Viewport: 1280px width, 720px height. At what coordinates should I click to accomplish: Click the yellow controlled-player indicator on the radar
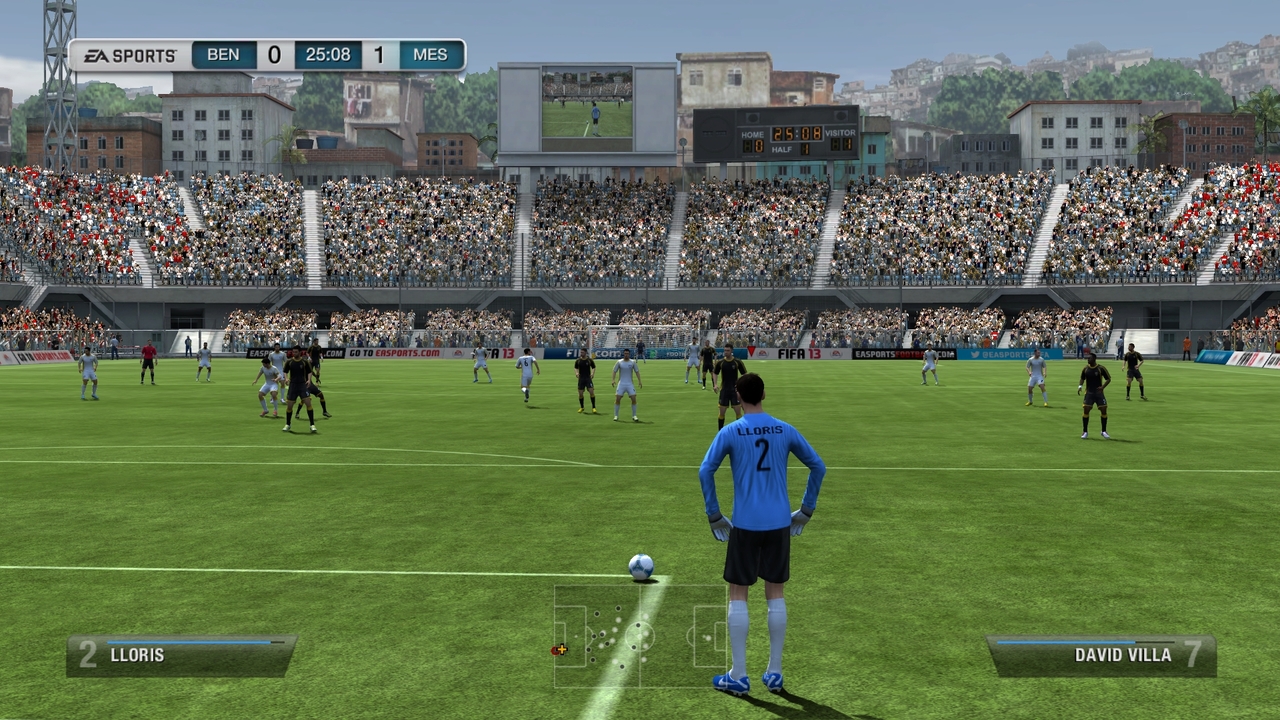click(x=562, y=649)
